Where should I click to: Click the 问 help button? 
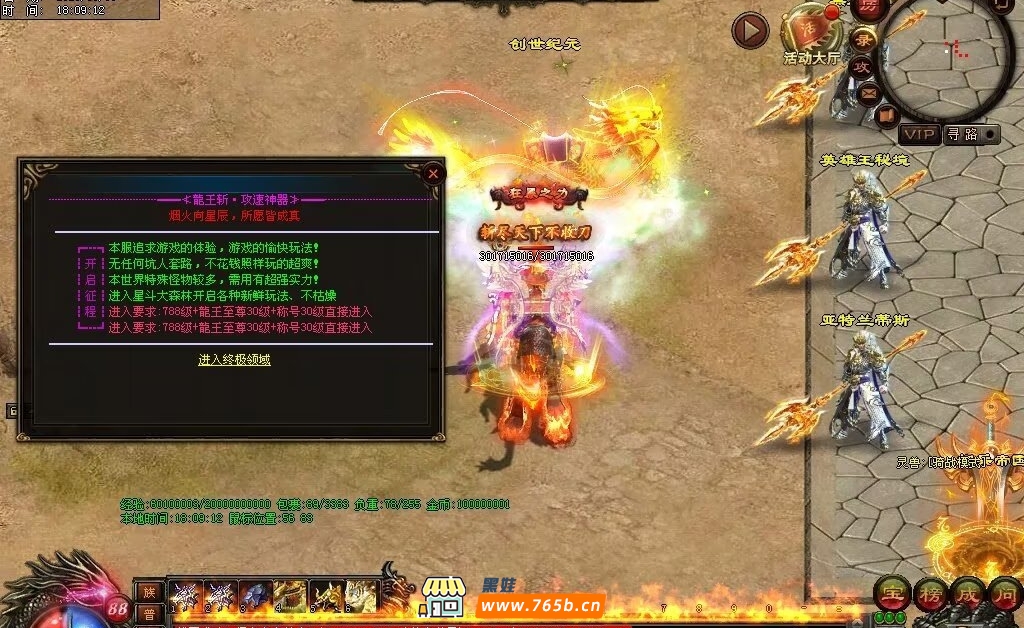1004,593
